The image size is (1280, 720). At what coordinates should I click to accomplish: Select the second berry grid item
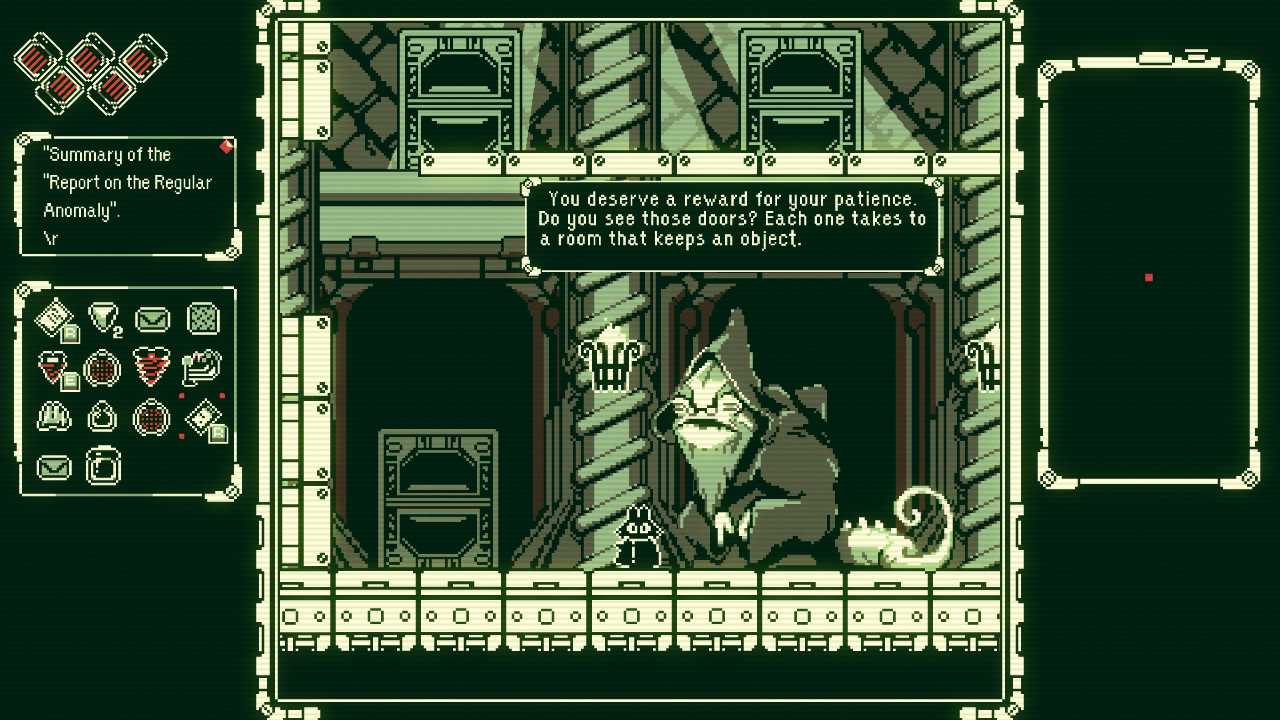(151, 418)
